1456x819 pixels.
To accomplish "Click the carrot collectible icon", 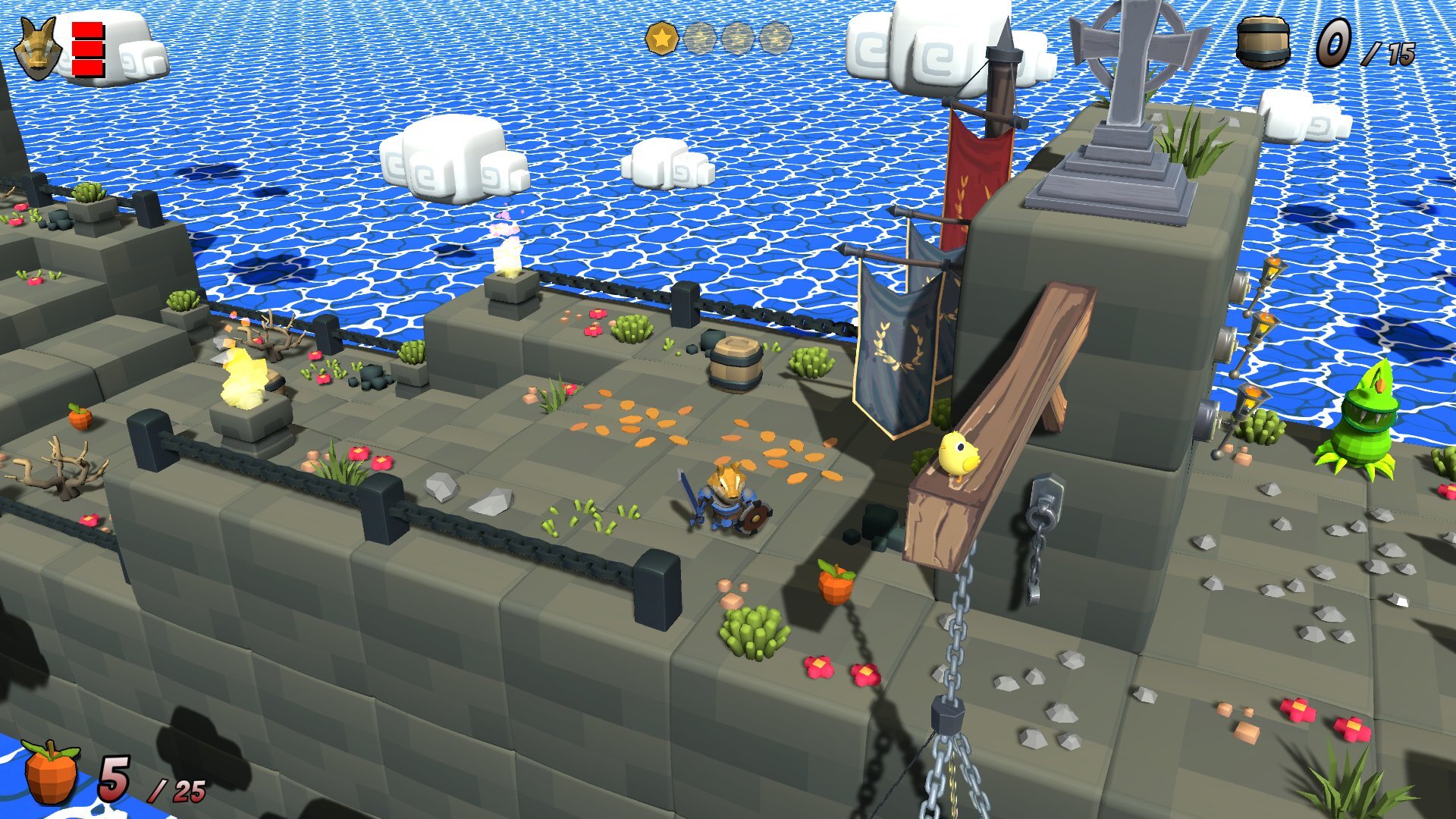I will [x=51, y=772].
